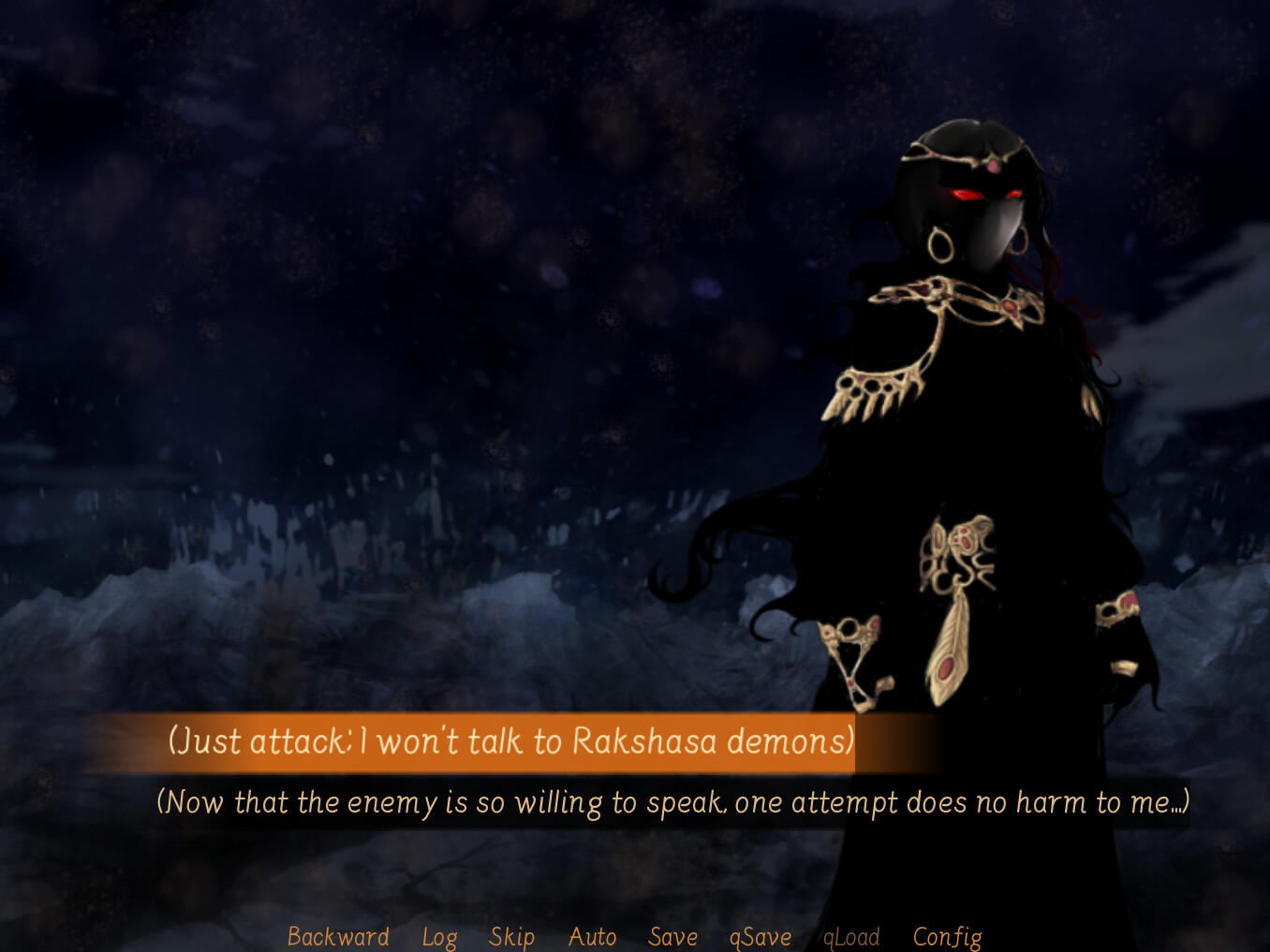The width and height of the screenshot is (1270, 952).
Task: Open the Save screen
Action: point(672,935)
